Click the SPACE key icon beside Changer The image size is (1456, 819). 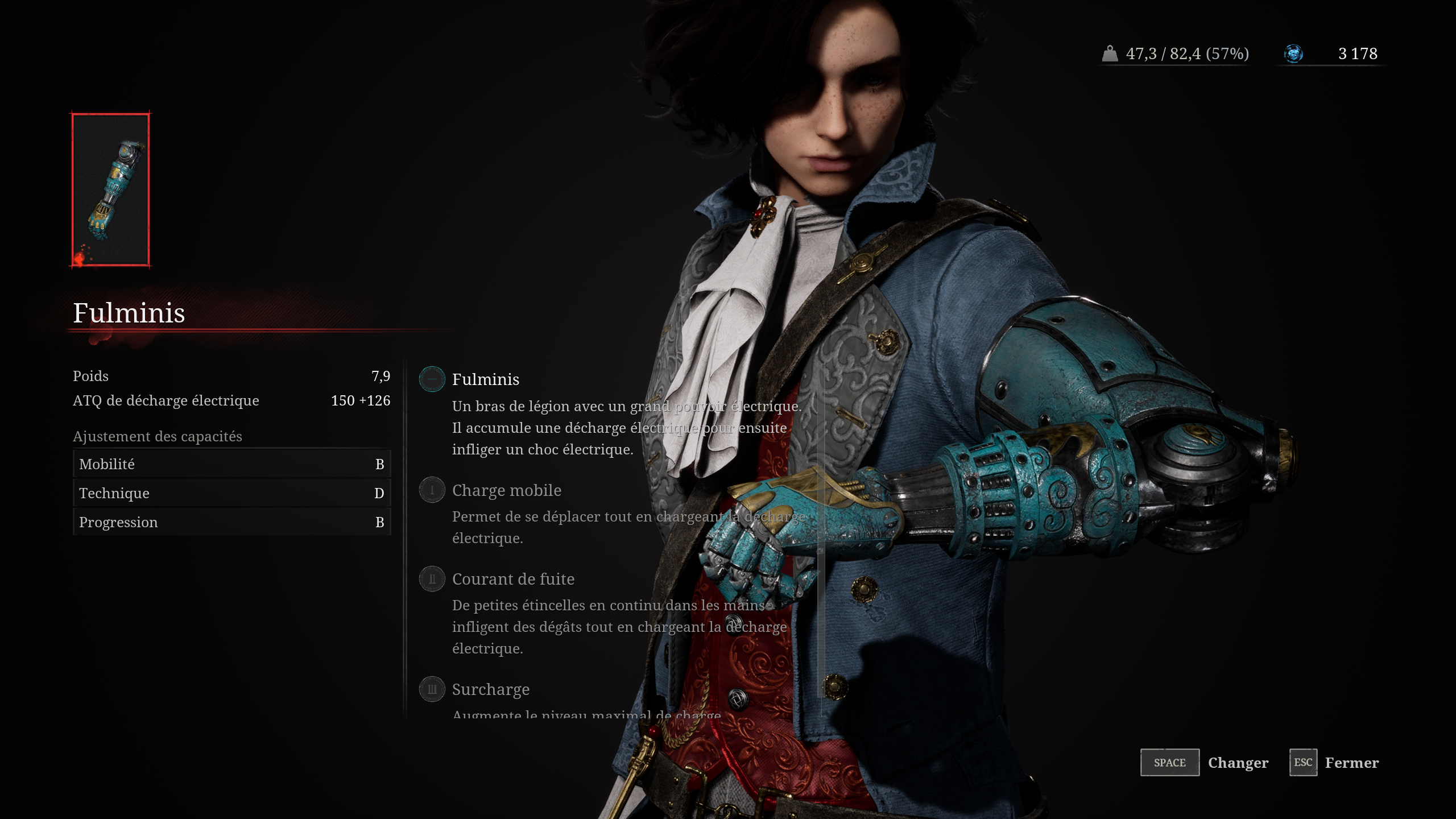(1170, 763)
